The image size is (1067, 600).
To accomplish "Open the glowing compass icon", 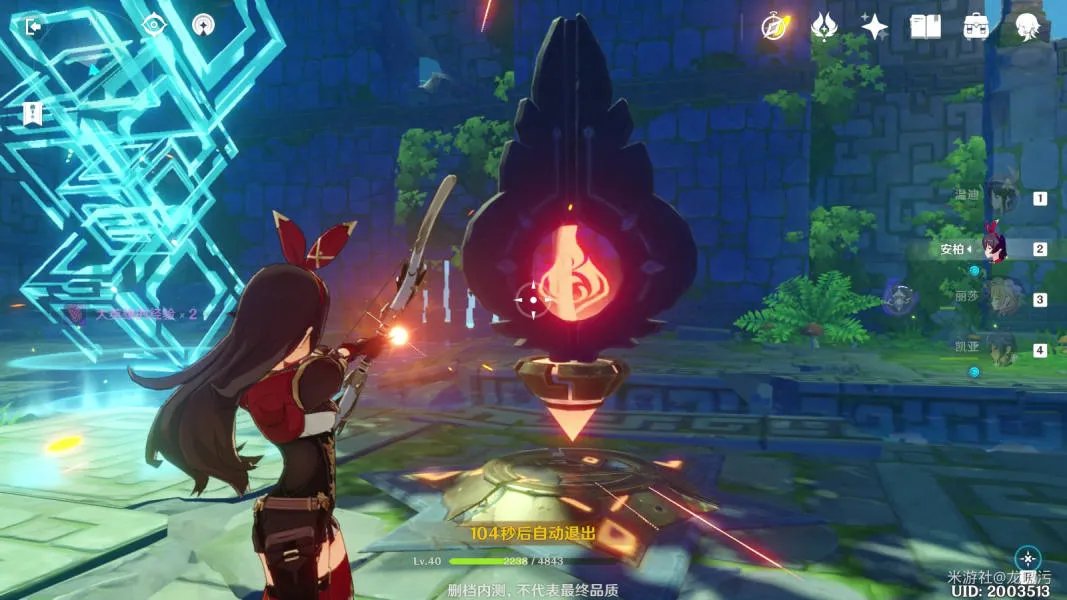I will tap(774, 27).
